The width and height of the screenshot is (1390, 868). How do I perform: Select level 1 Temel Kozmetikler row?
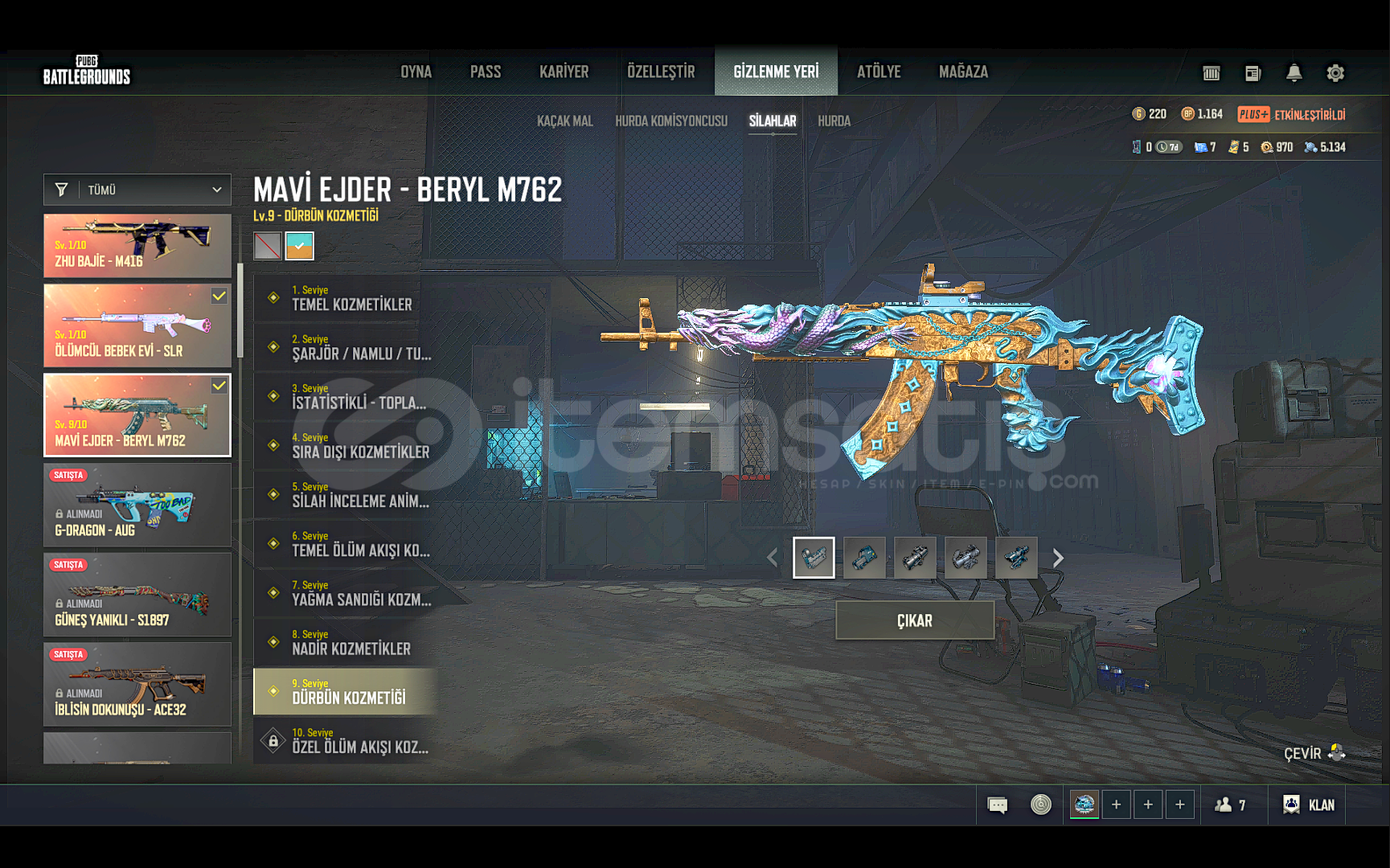click(x=346, y=298)
